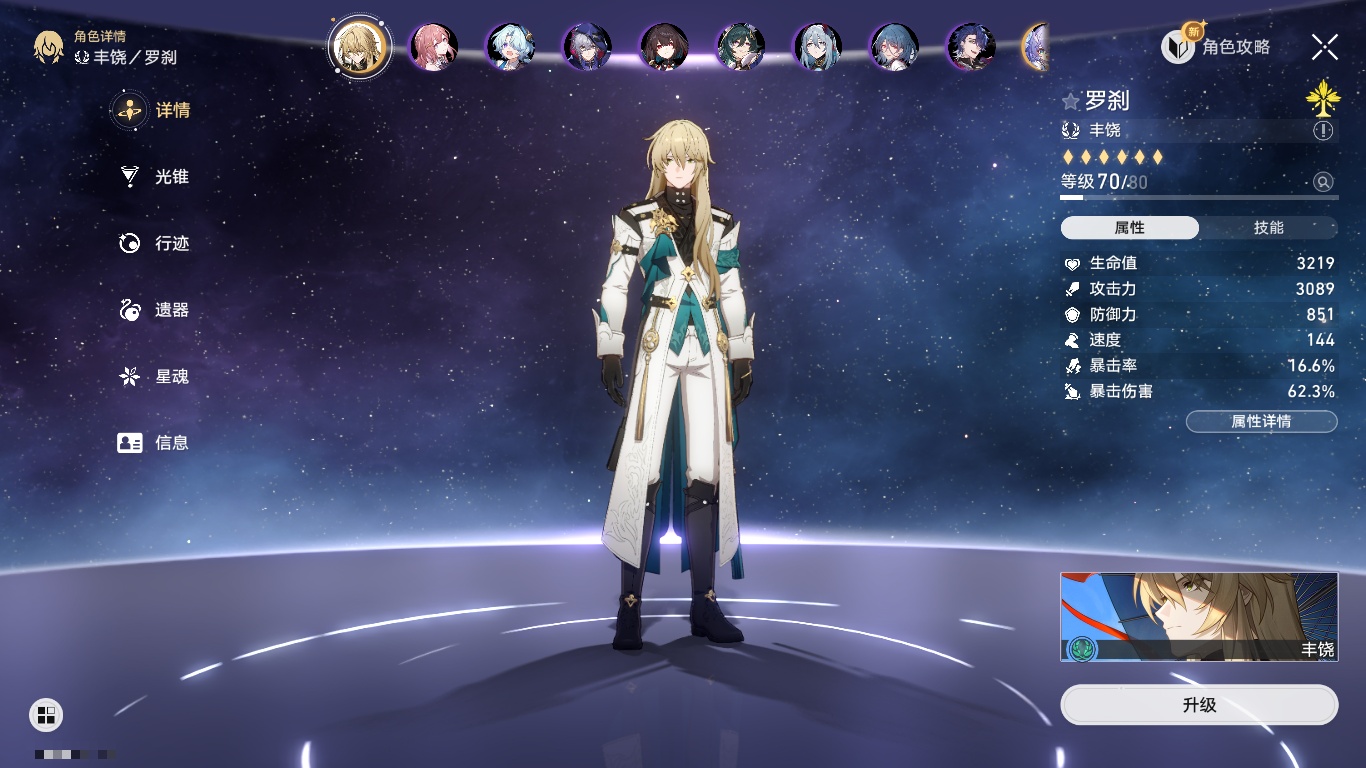
Task: View the 丰饶 character splash art thumbnail
Action: (x=1199, y=617)
